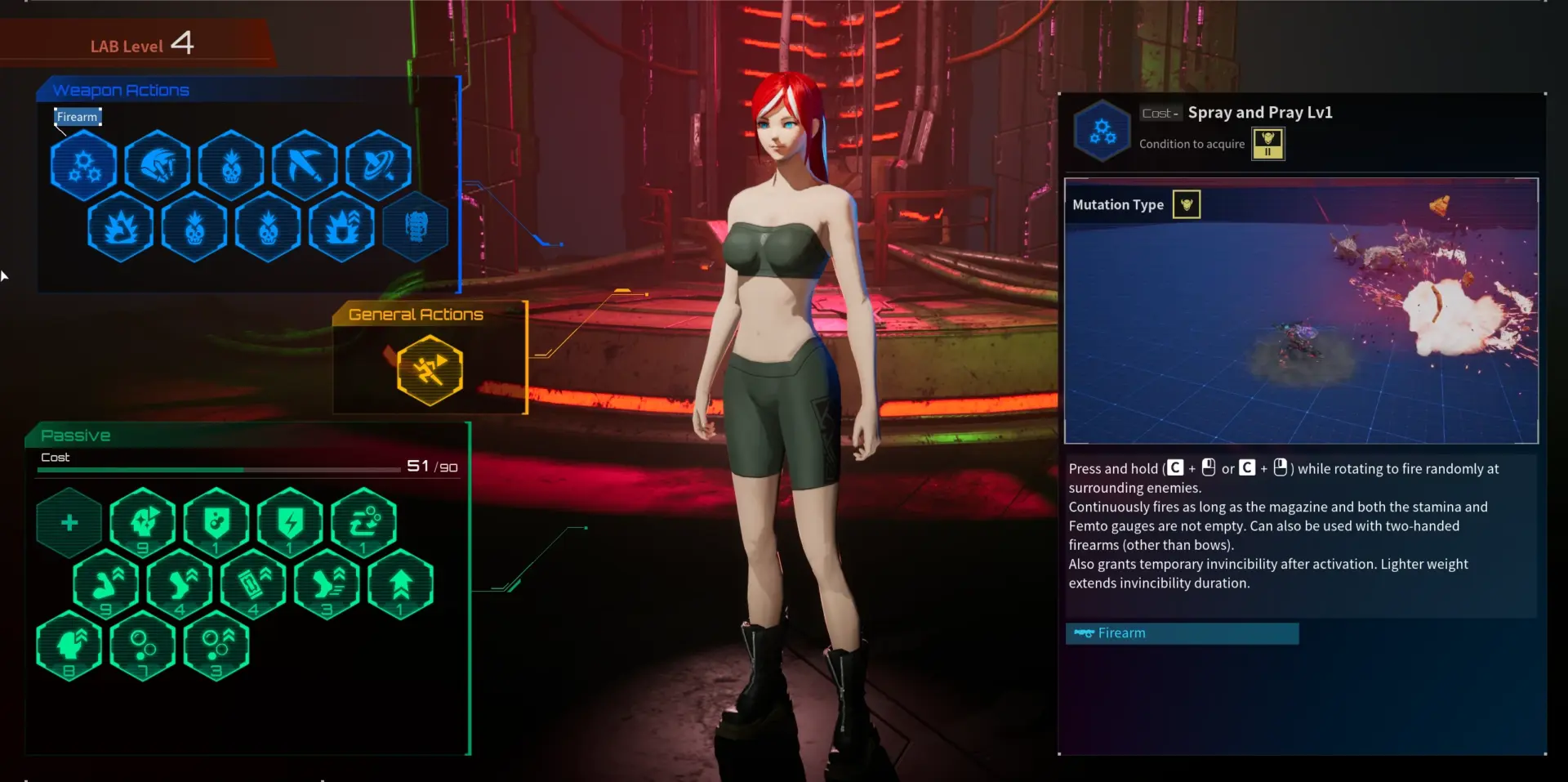1568x782 pixels.
Task: Select the ticket card passive
Action: (253, 584)
